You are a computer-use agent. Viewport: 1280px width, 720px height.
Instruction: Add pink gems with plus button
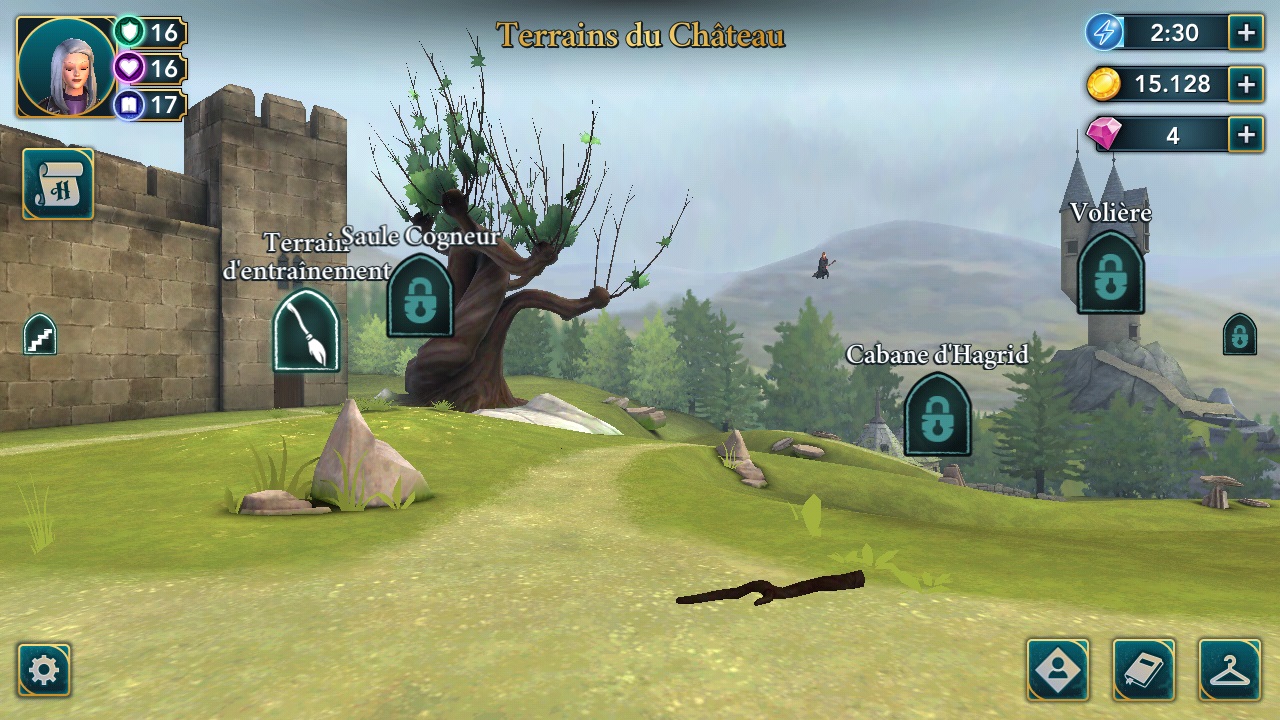pos(1246,135)
